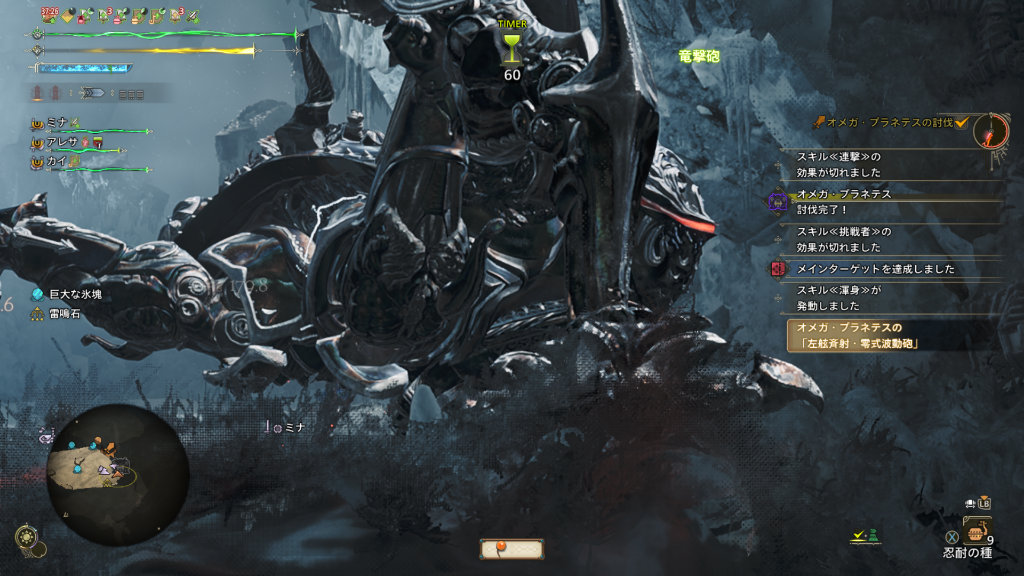The width and height of the screenshot is (1024, 576).
Task: Select party member アレサ in the list
Action: (x=62, y=141)
